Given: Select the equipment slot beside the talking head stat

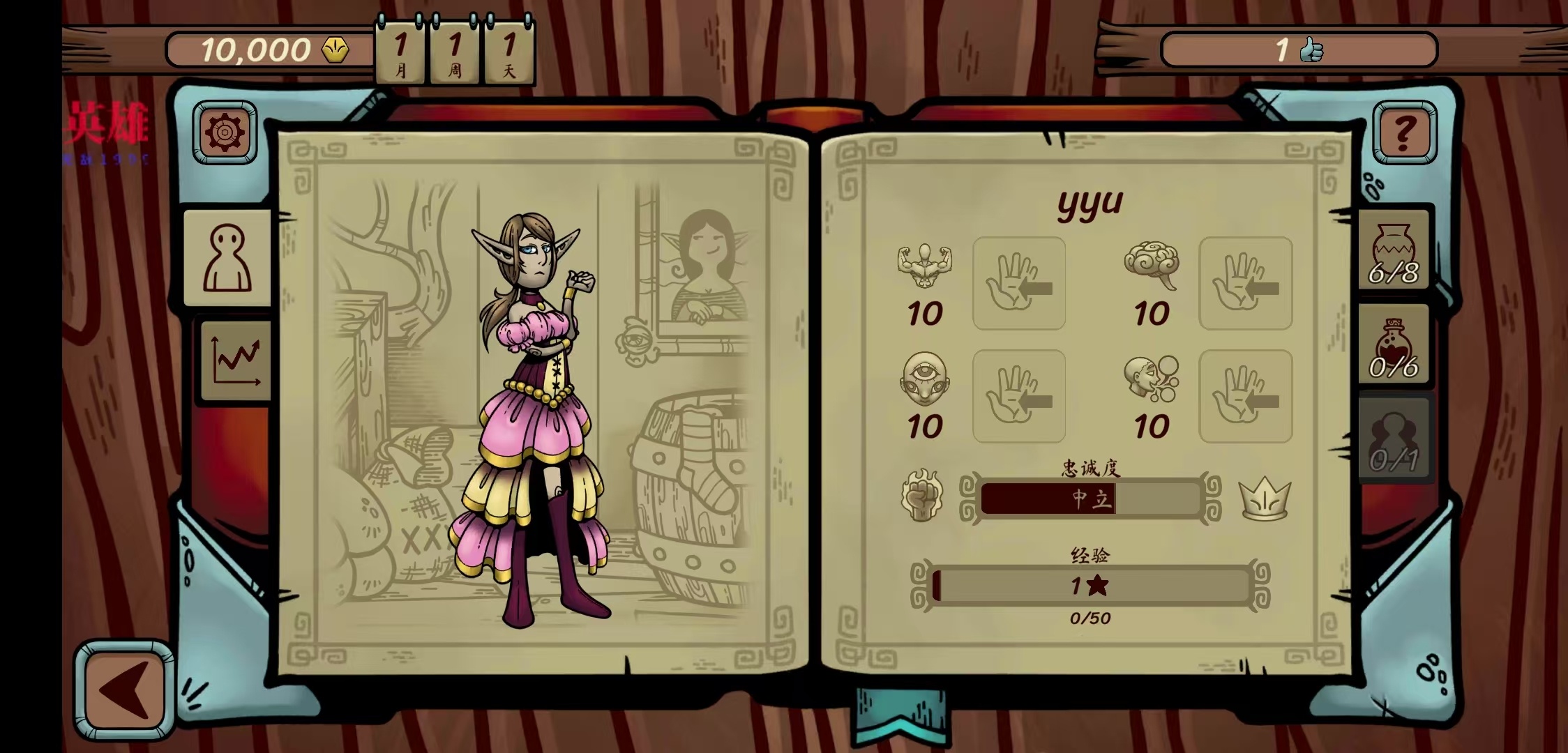Looking at the screenshot, I should (1245, 396).
